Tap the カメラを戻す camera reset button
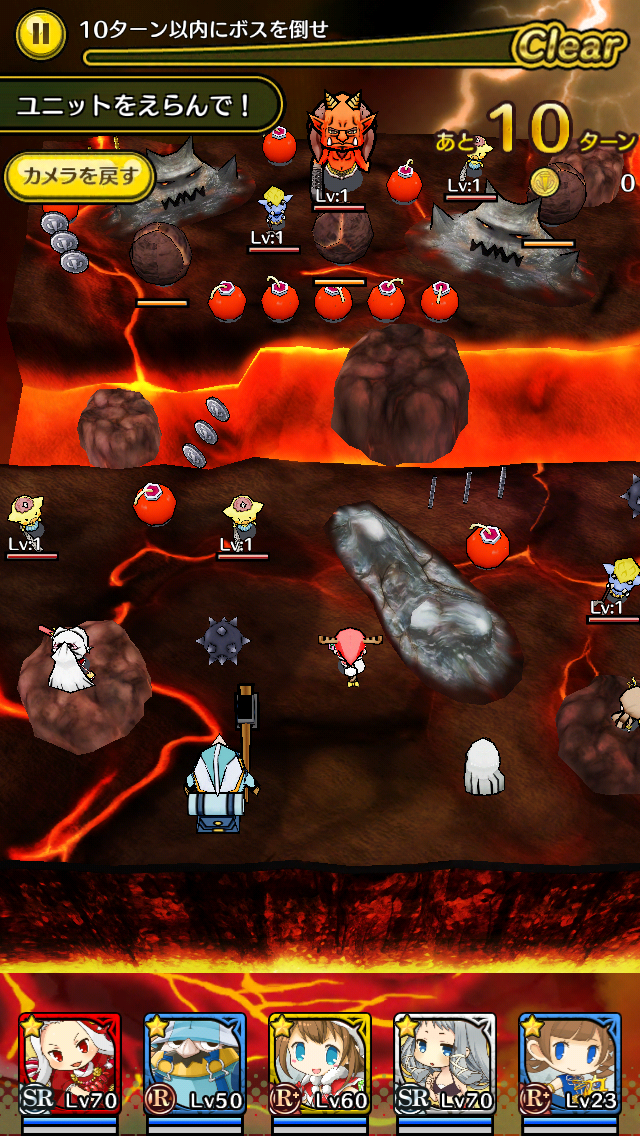 point(79,178)
